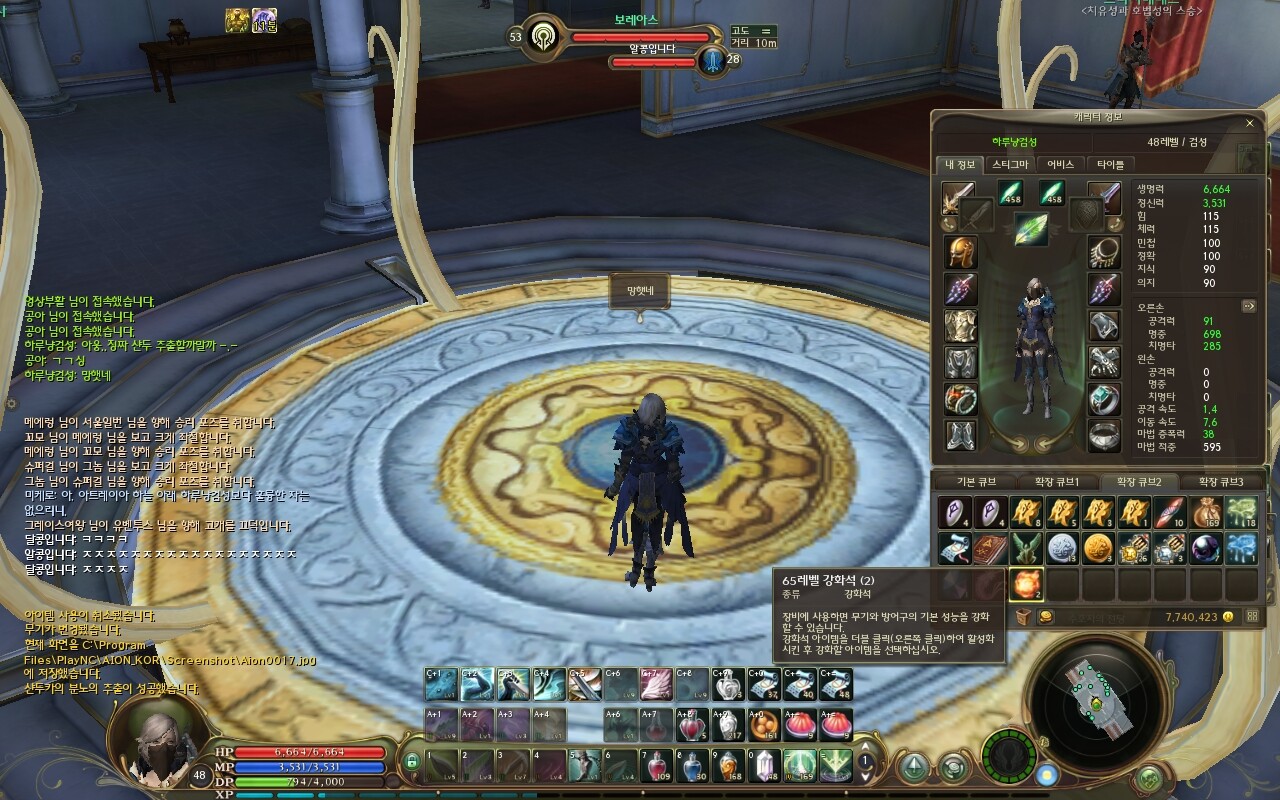This screenshot has height=800, width=1280.
Task: Select the 65레벨 강화석 inventory item
Action: (x=1025, y=583)
